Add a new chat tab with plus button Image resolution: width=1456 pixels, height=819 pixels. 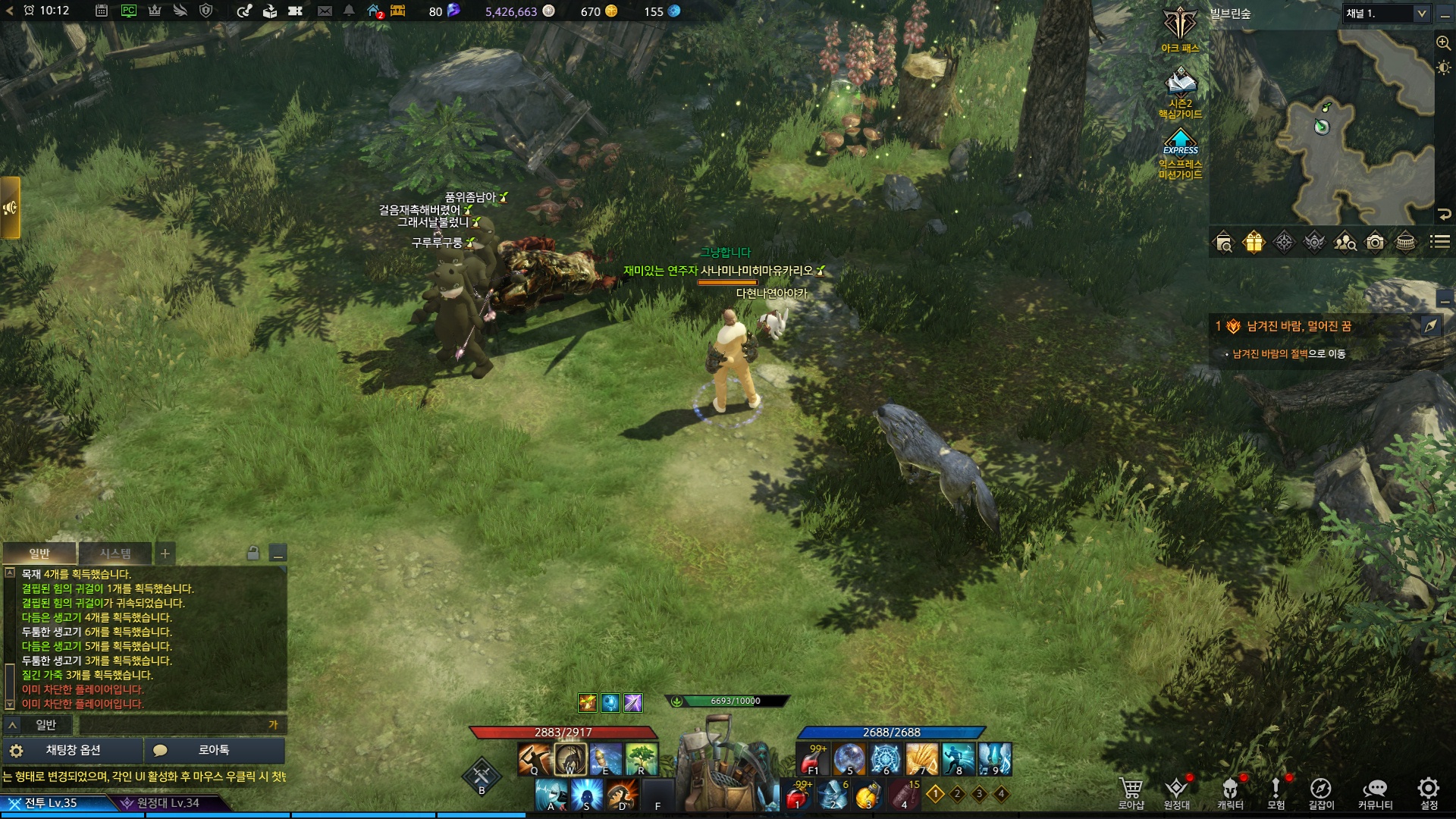165,554
